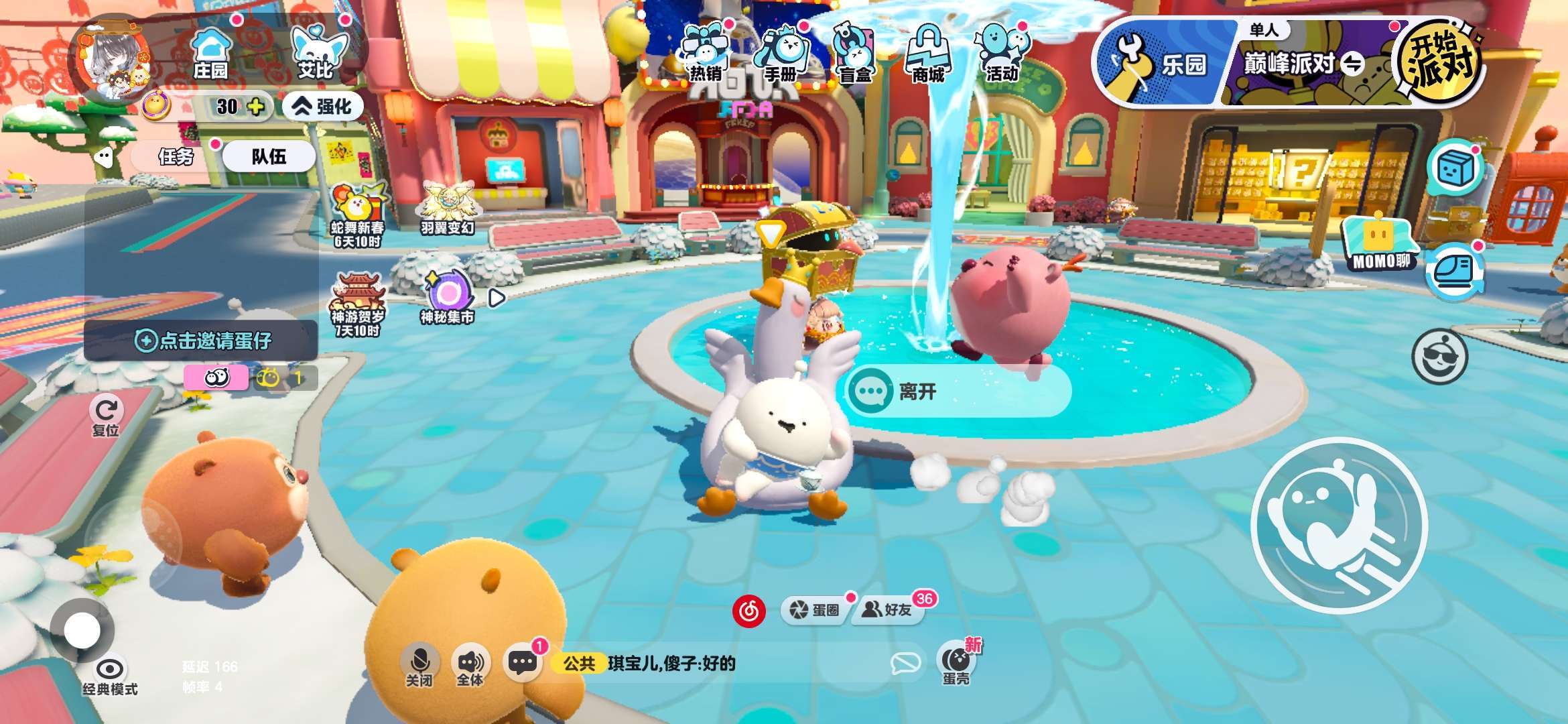Screen dimensions: 1568x724
Task: Open the 热销 hot sale shop
Action: (705, 55)
